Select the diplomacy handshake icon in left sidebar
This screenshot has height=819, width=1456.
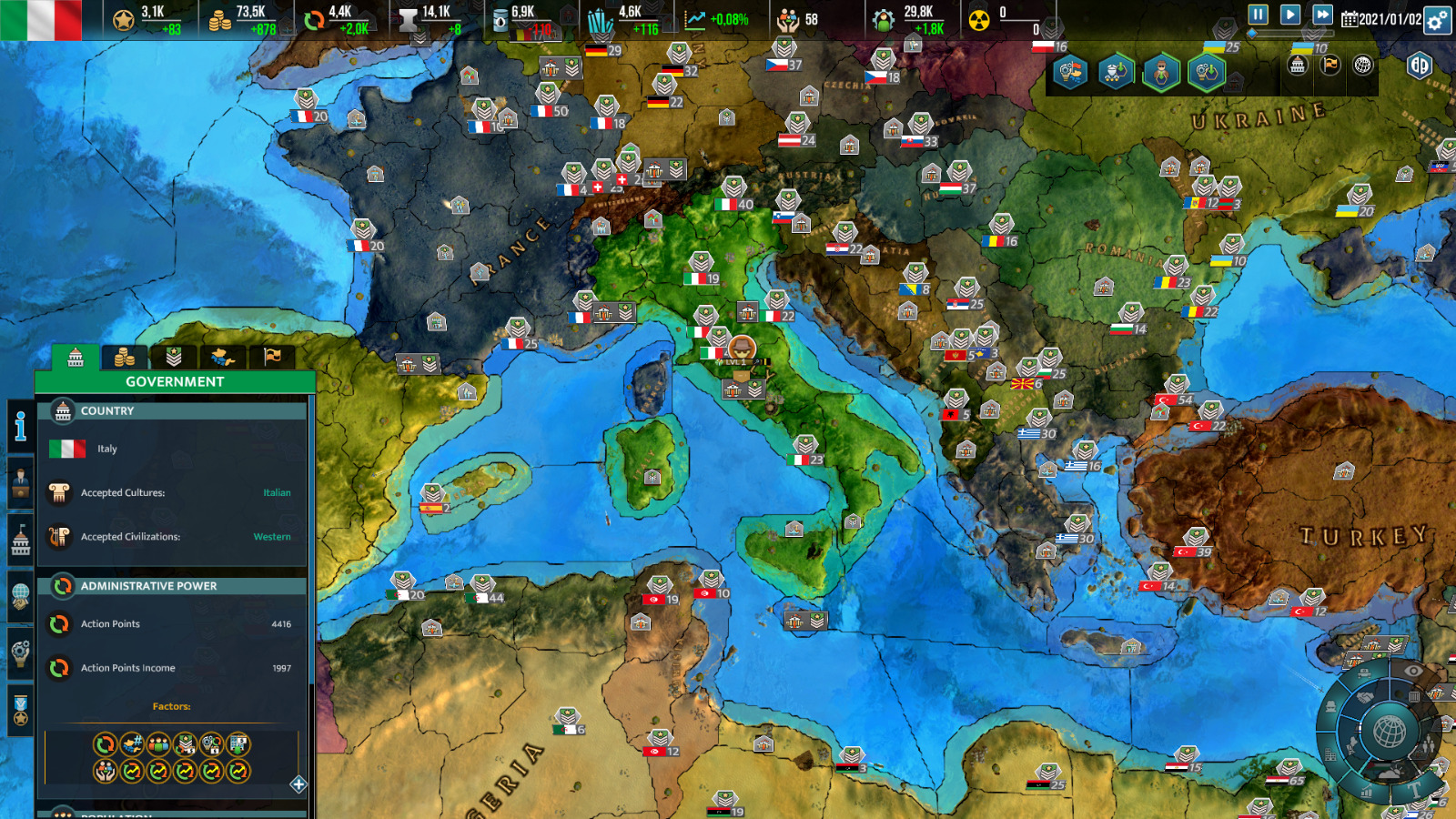[x=22, y=596]
